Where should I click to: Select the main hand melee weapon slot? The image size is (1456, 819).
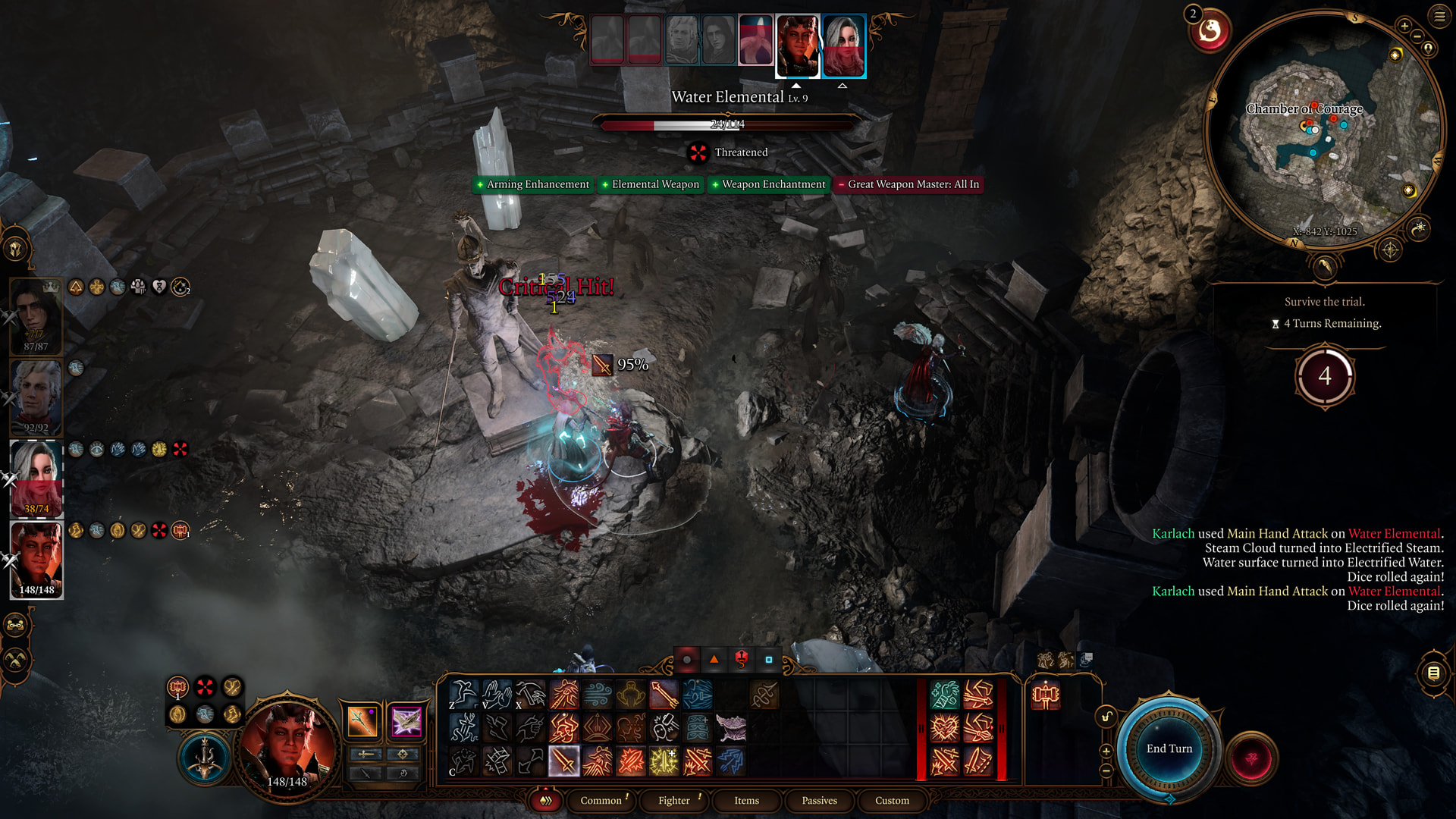tap(362, 720)
